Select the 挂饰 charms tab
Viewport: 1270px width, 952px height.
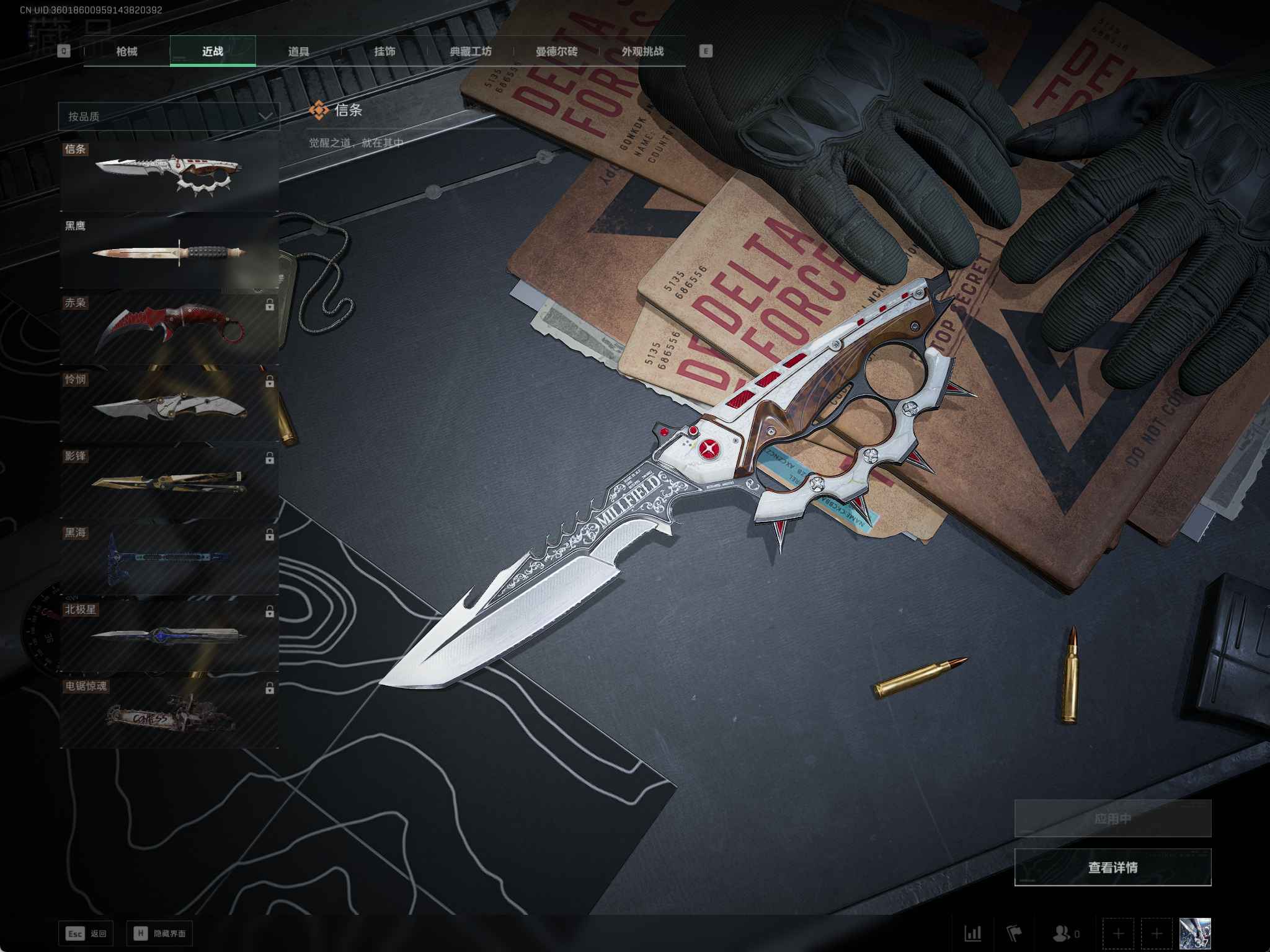[384, 51]
